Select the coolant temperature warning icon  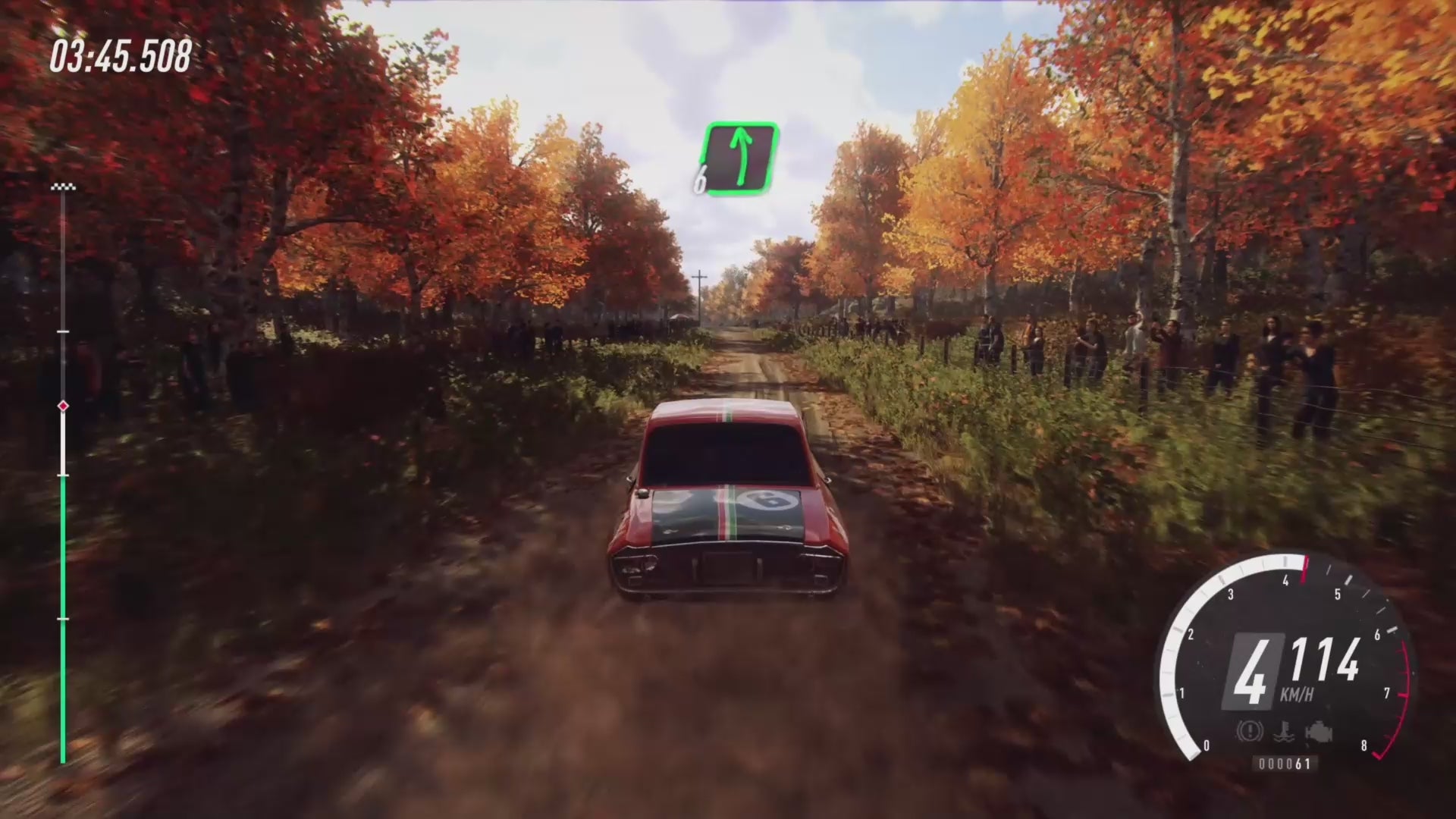[x=1283, y=733]
